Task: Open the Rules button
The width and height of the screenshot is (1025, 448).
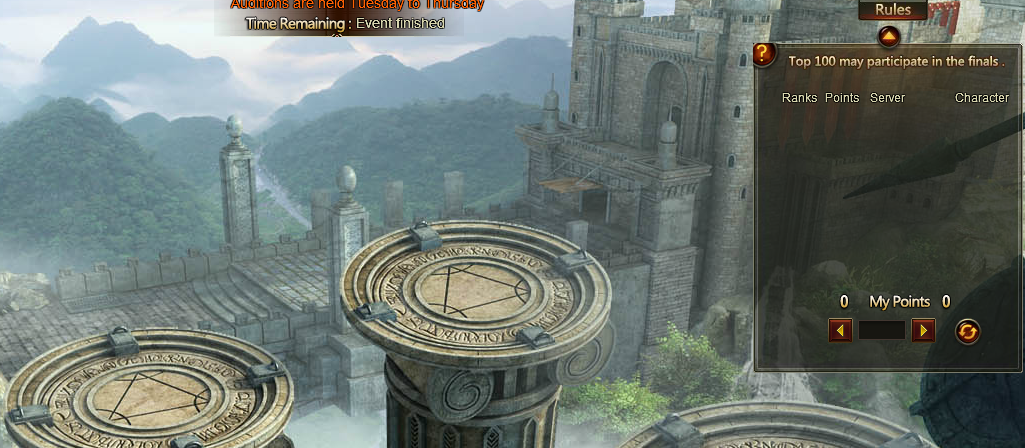Action: click(x=892, y=10)
